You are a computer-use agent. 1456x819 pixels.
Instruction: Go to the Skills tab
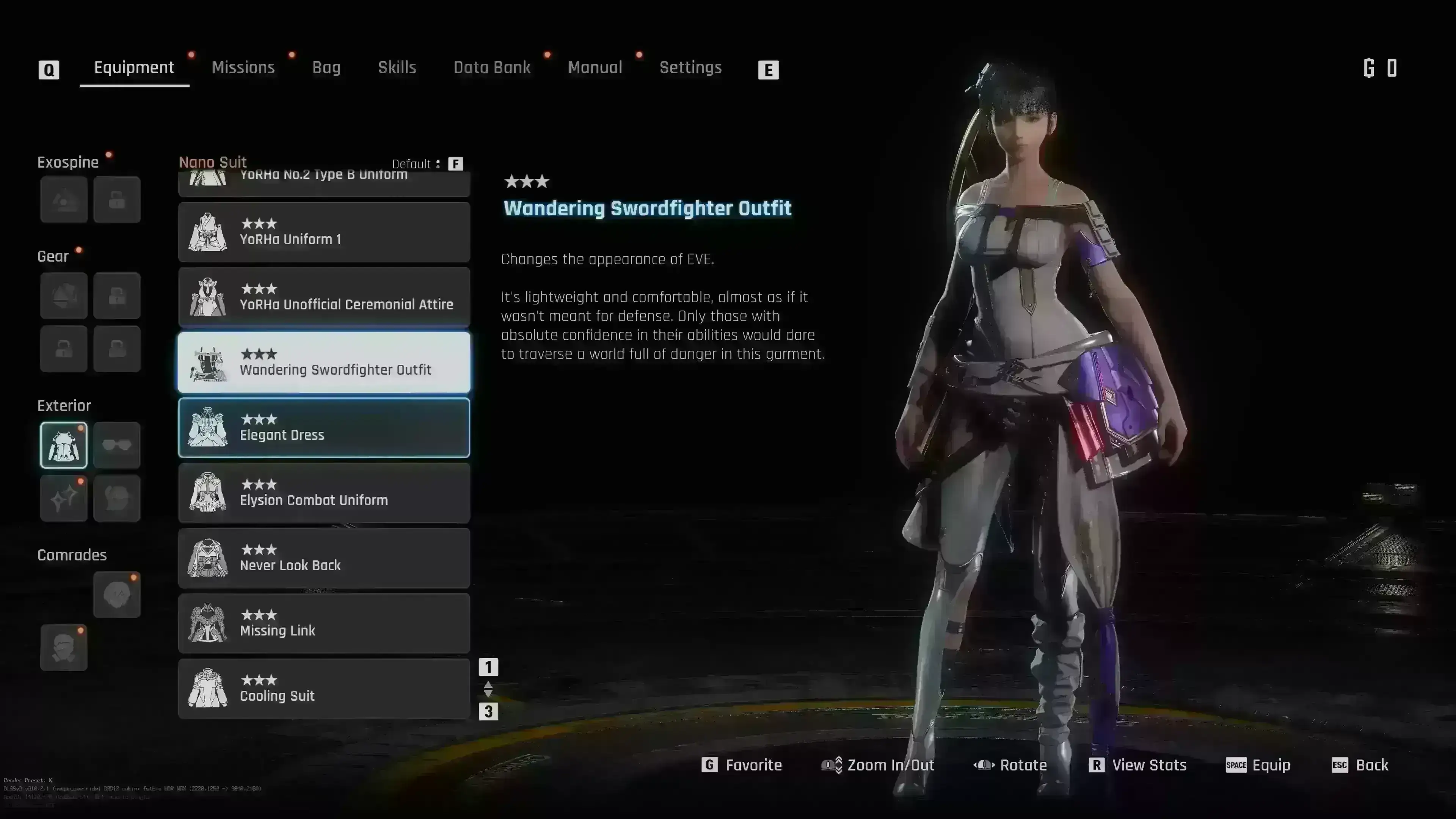pos(397,68)
